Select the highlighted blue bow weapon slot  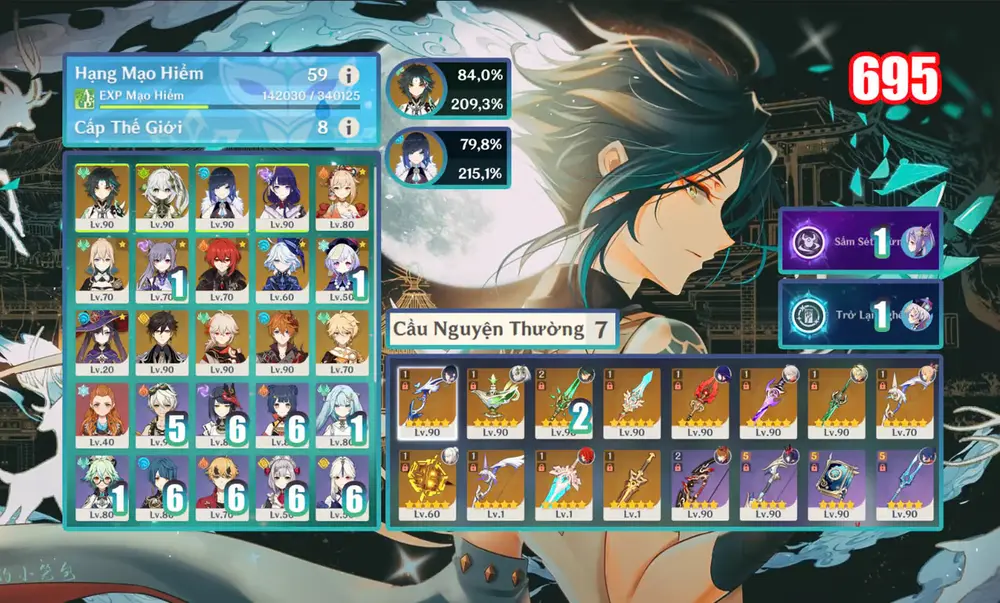click(426, 402)
